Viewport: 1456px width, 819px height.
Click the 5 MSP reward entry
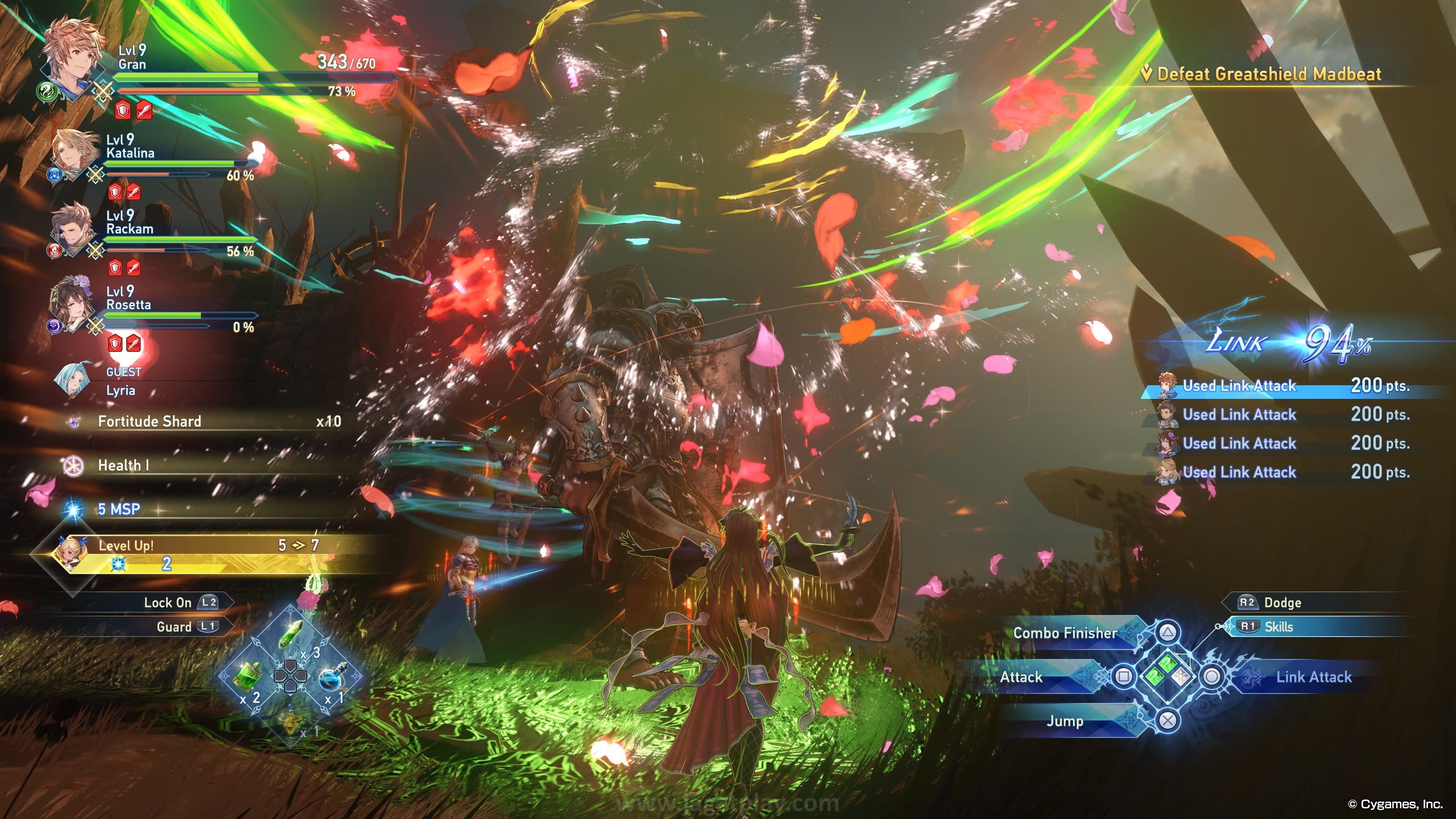(119, 509)
